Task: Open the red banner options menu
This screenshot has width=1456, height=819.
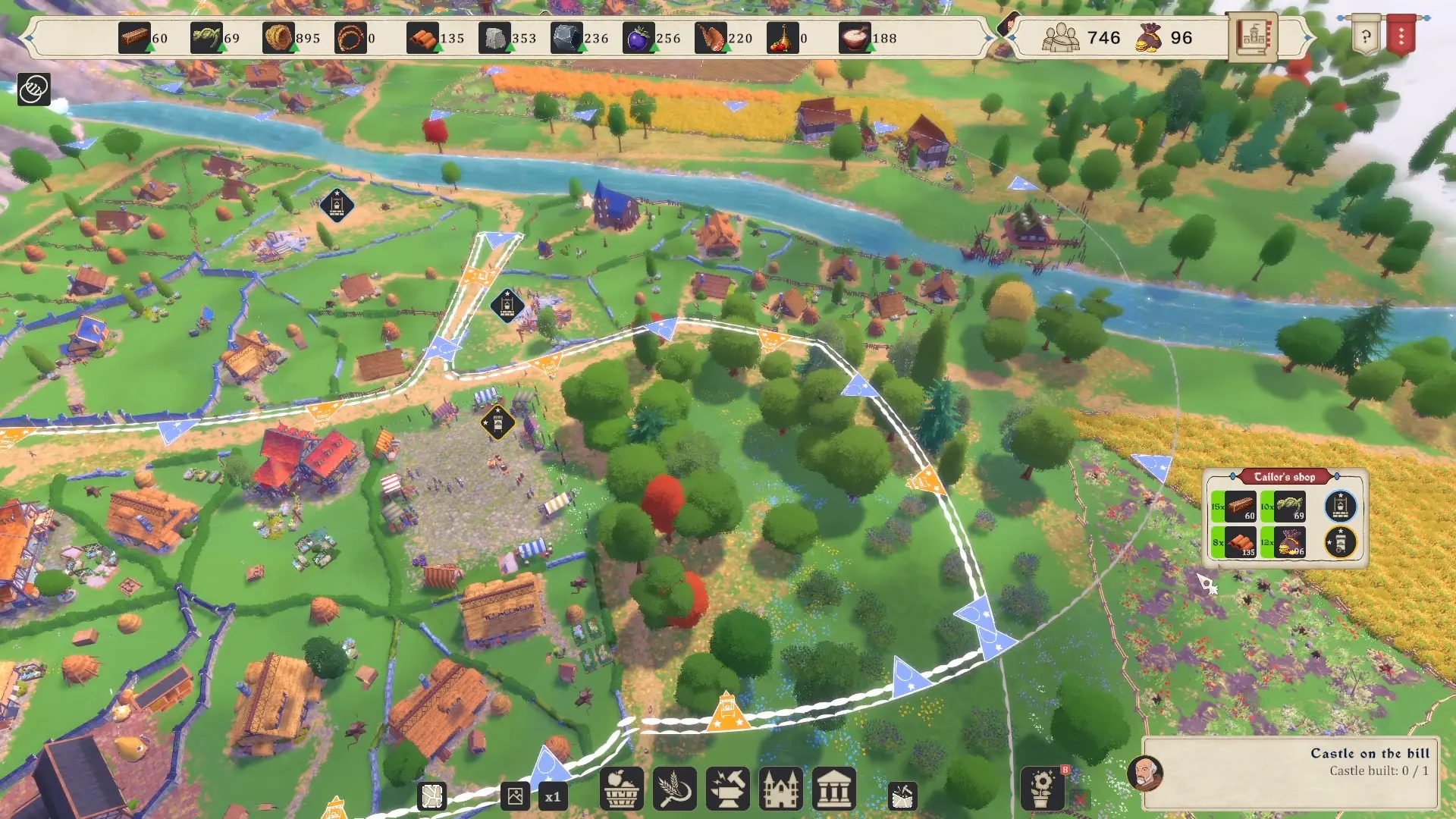Action: point(1401,36)
